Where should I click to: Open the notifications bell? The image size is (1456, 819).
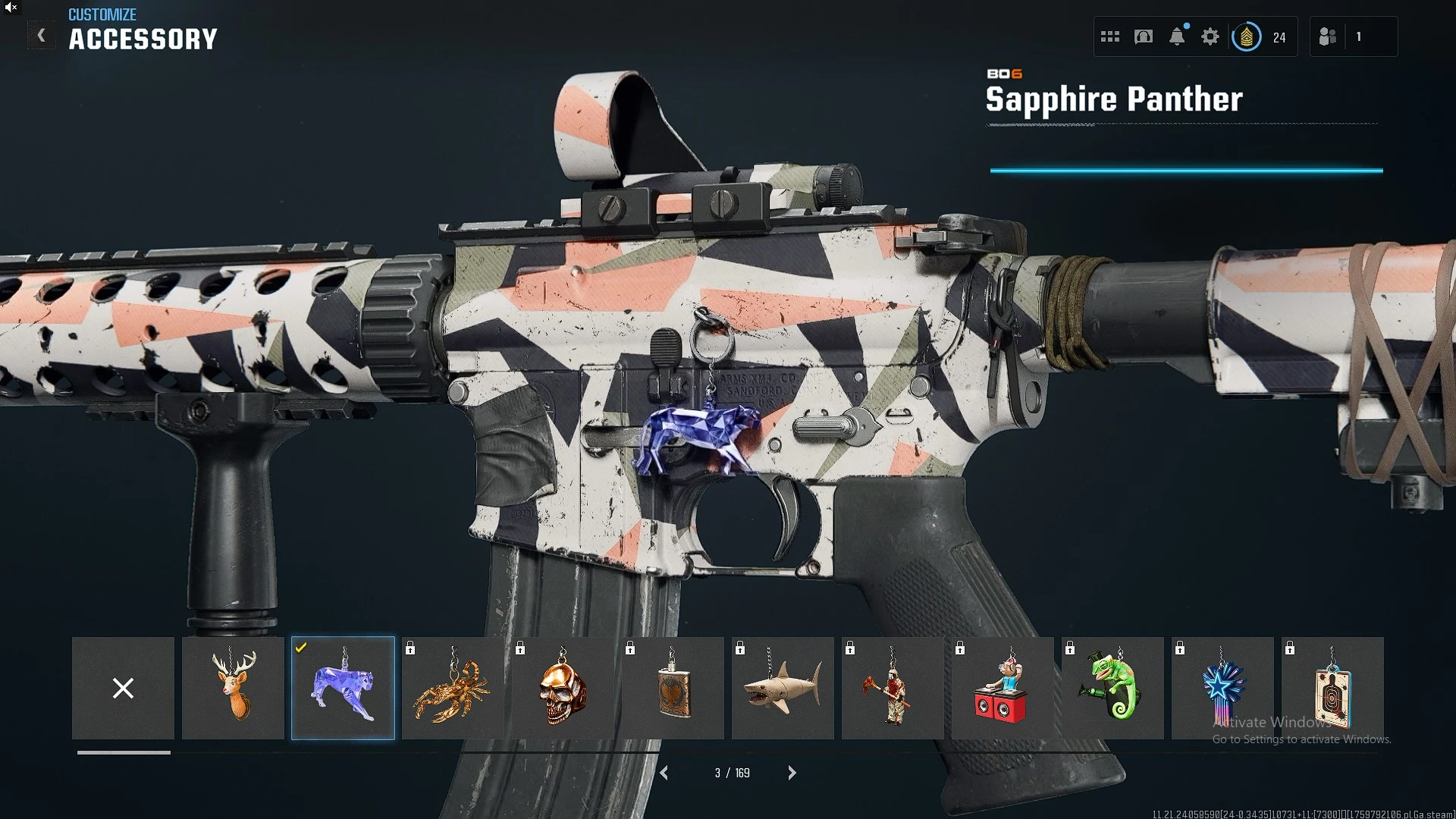click(x=1177, y=36)
